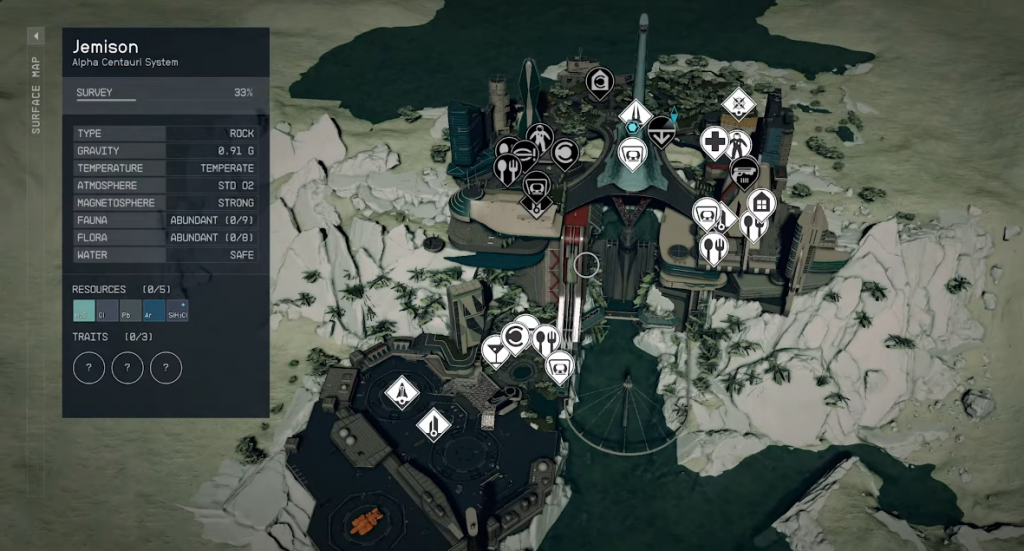Collapse the surface map panel arrow
This screenshot has width=1024, height=551.
click(x=36, y=36)
